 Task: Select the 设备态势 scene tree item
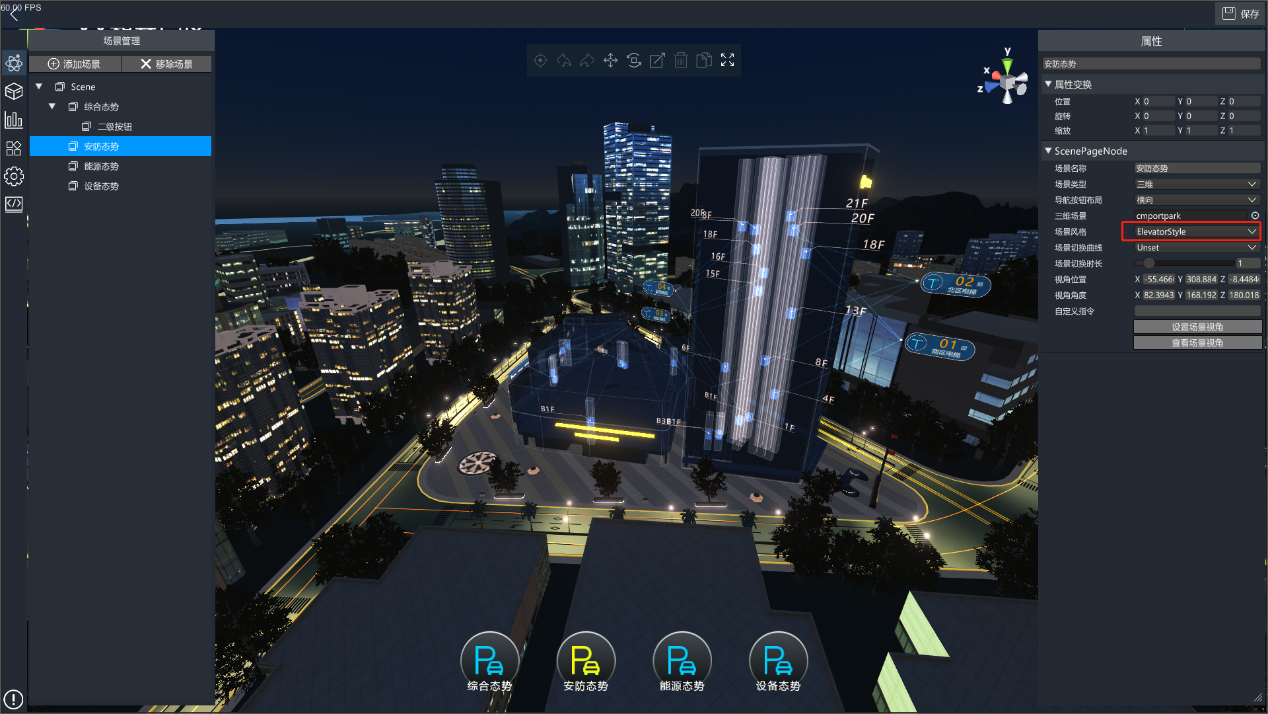point(100,186)
